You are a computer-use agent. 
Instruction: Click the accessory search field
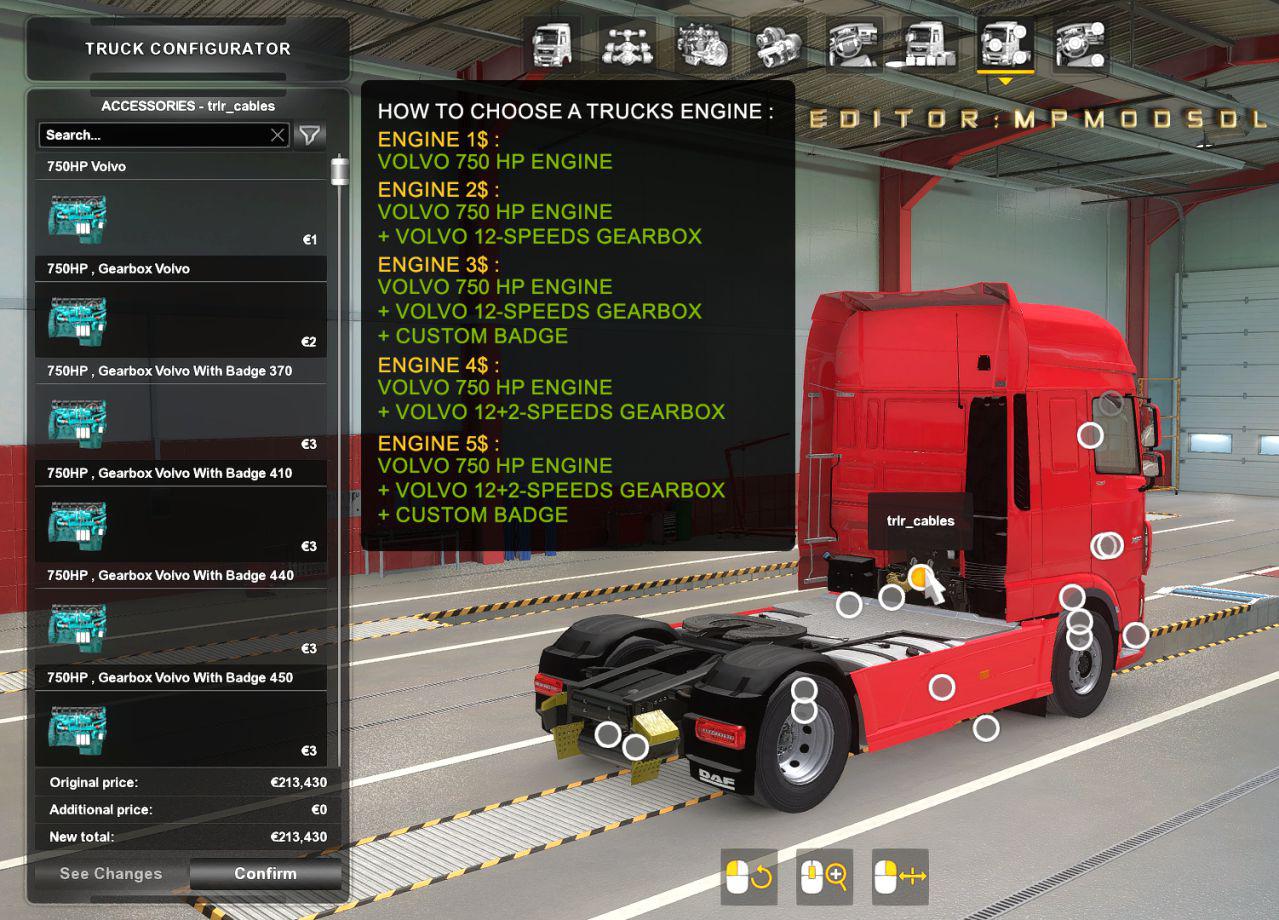click(155, 135)
